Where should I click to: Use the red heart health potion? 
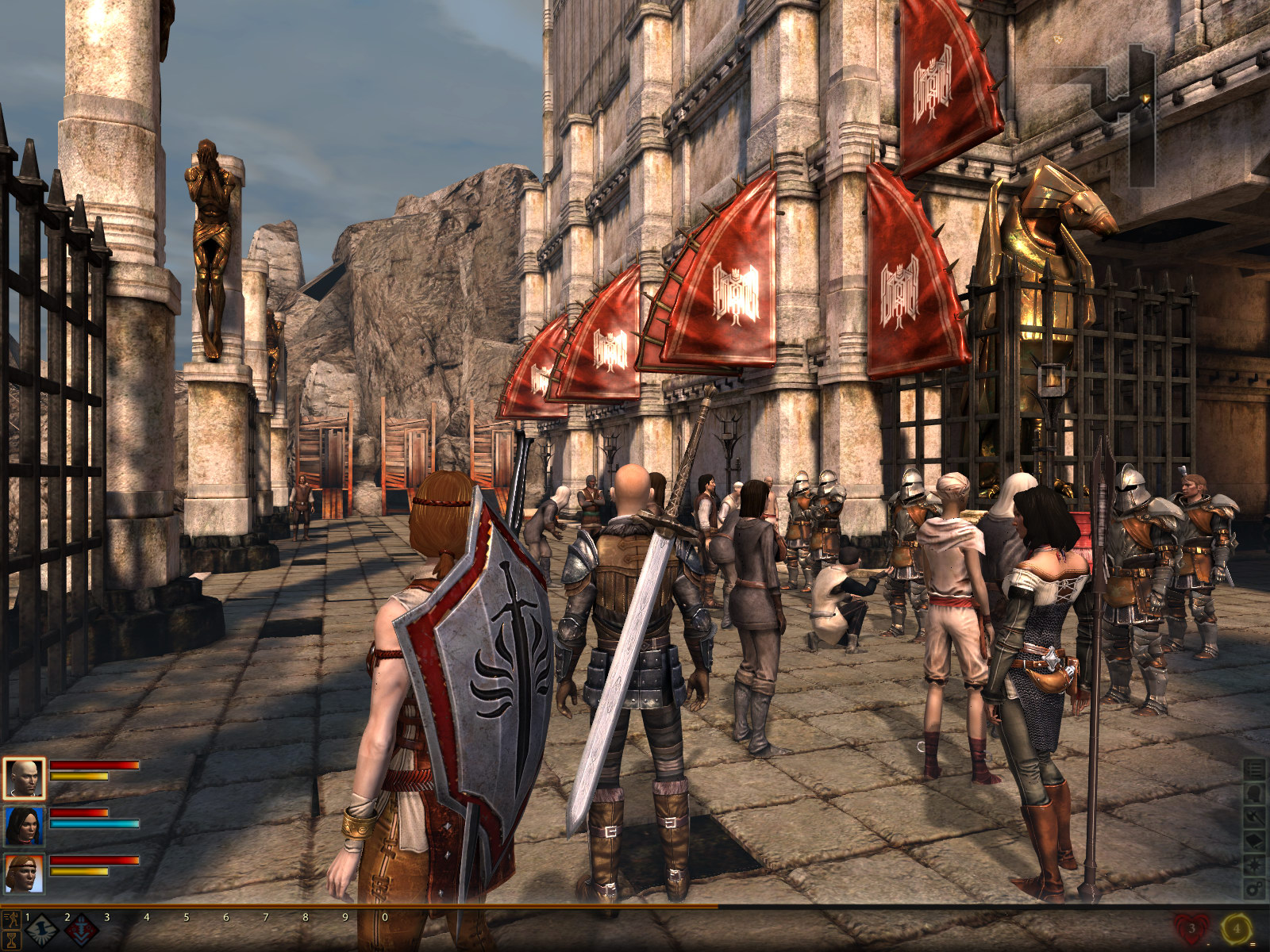tap(1191, 928)
